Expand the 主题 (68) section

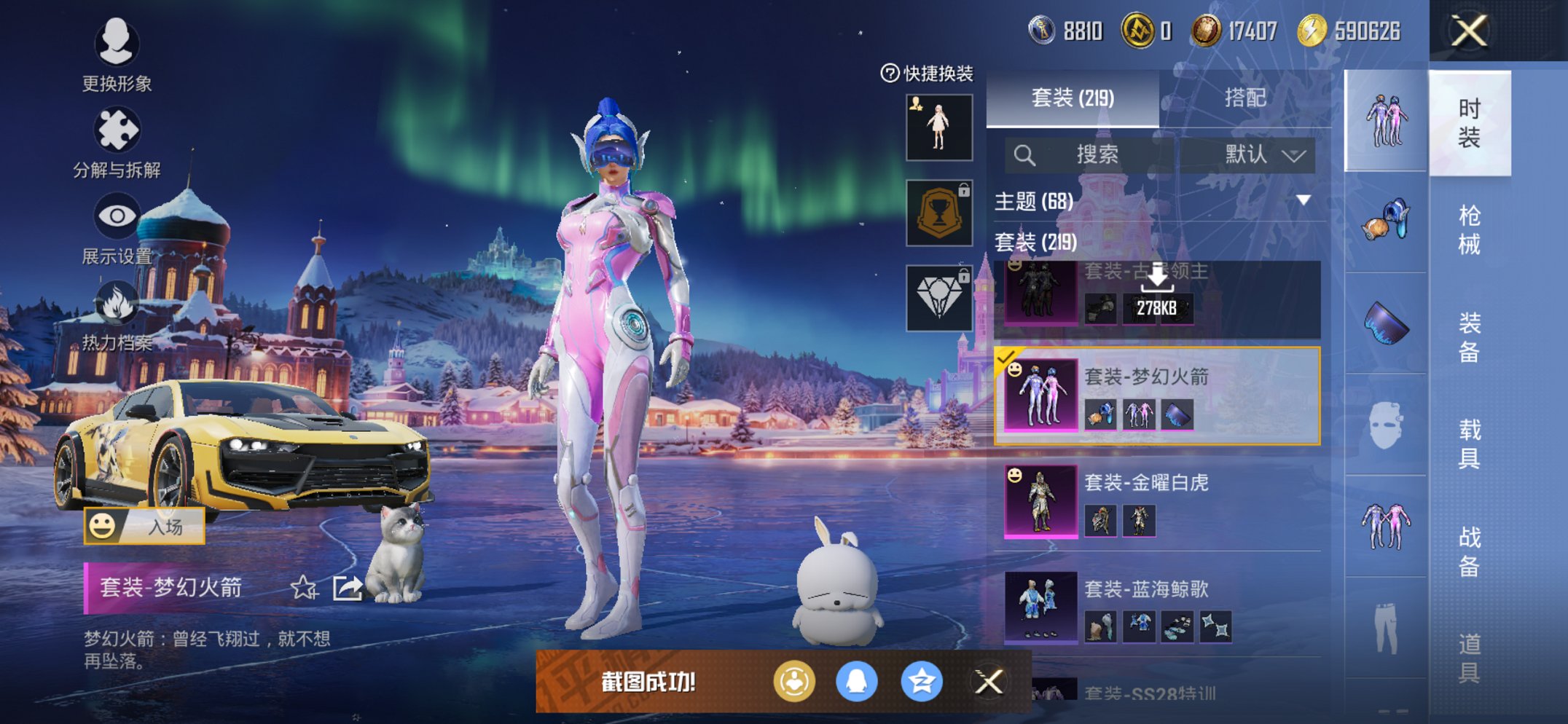tap(1303, 200)
